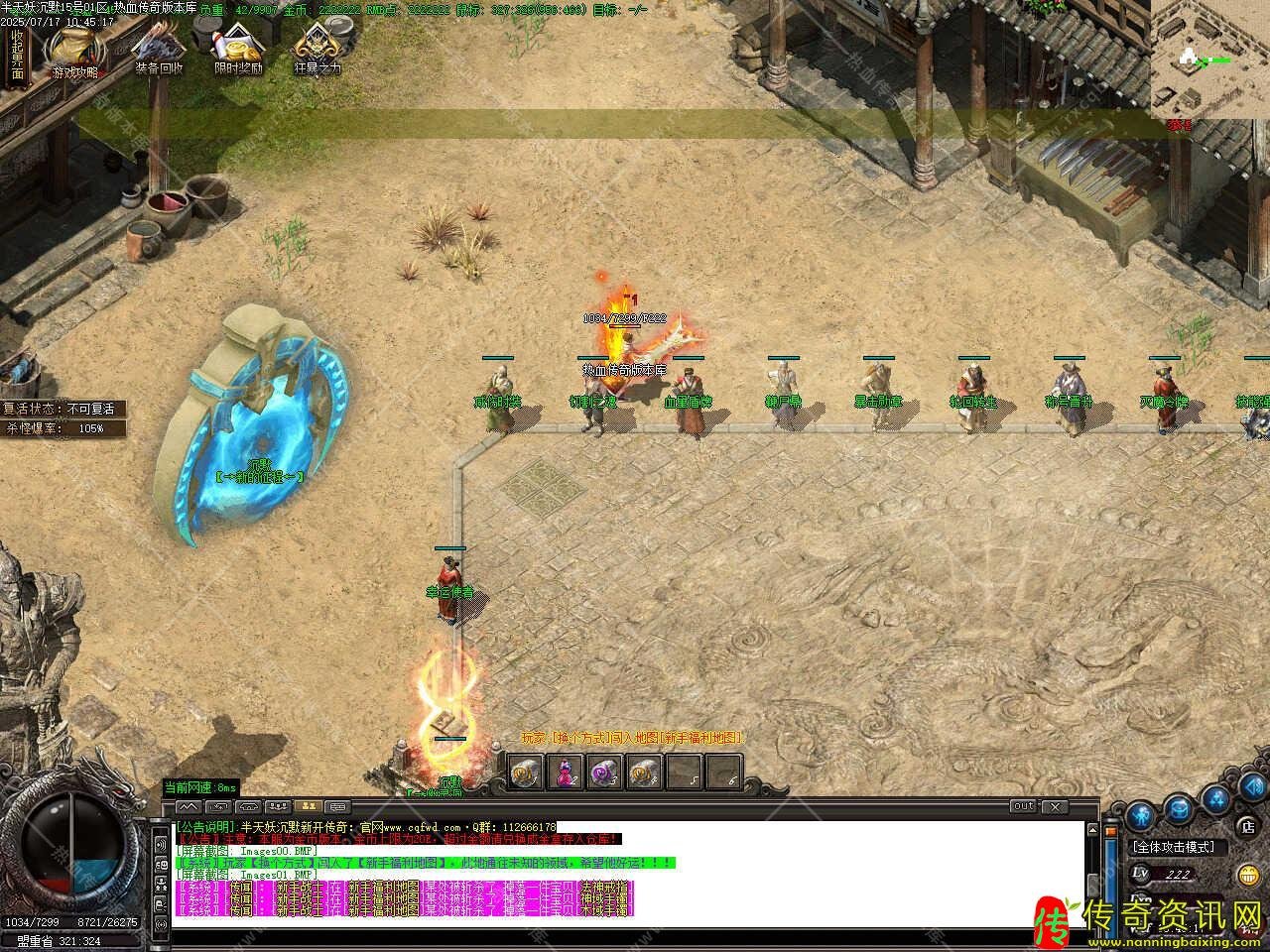Use the pink potion in belt slot 2
1270x952 pixels.
pos(566,773)
